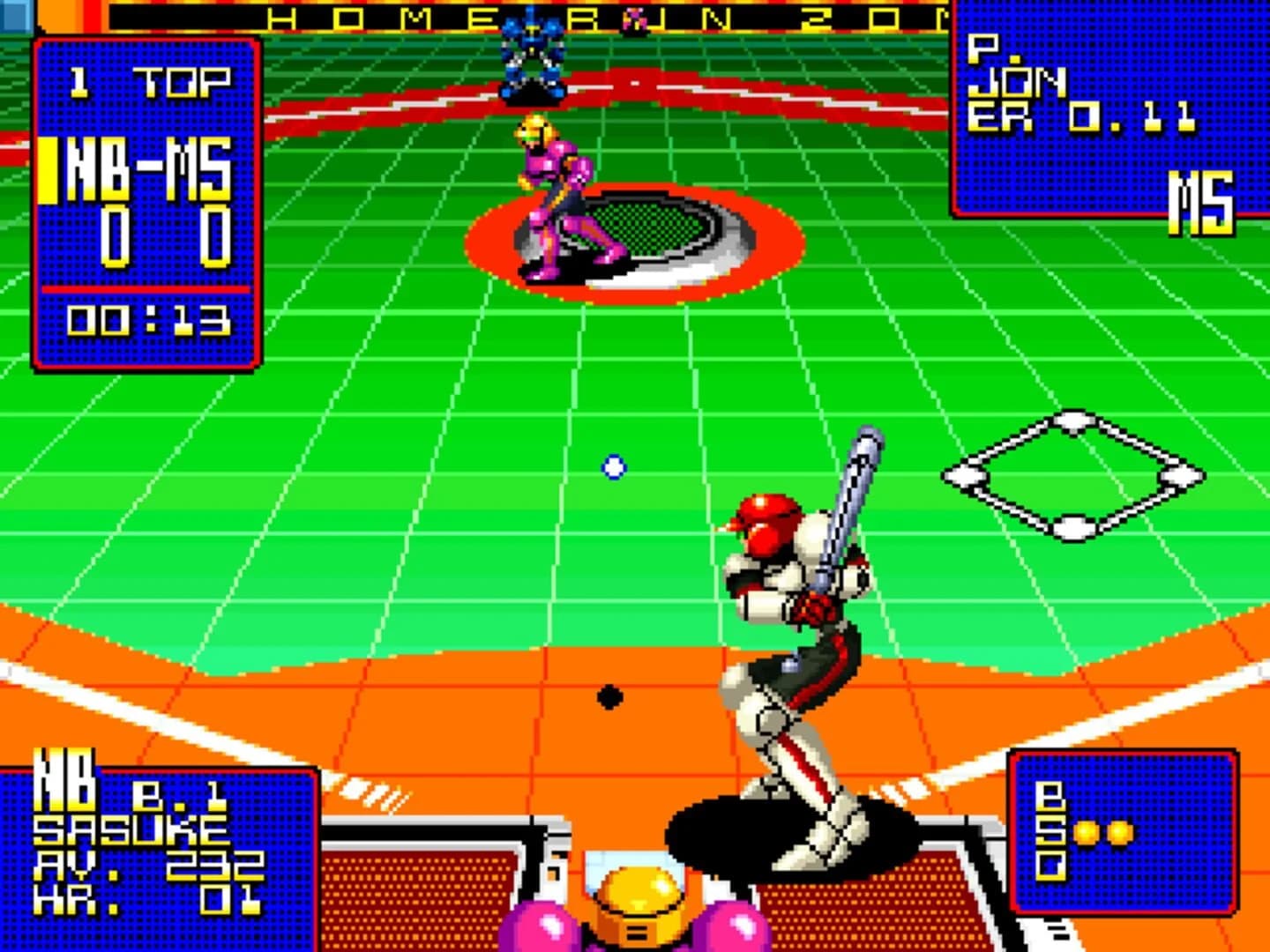The image size is (1270, 952).
Task: Click the black shadow spot on home plate
Action: (x=609, y=696)
